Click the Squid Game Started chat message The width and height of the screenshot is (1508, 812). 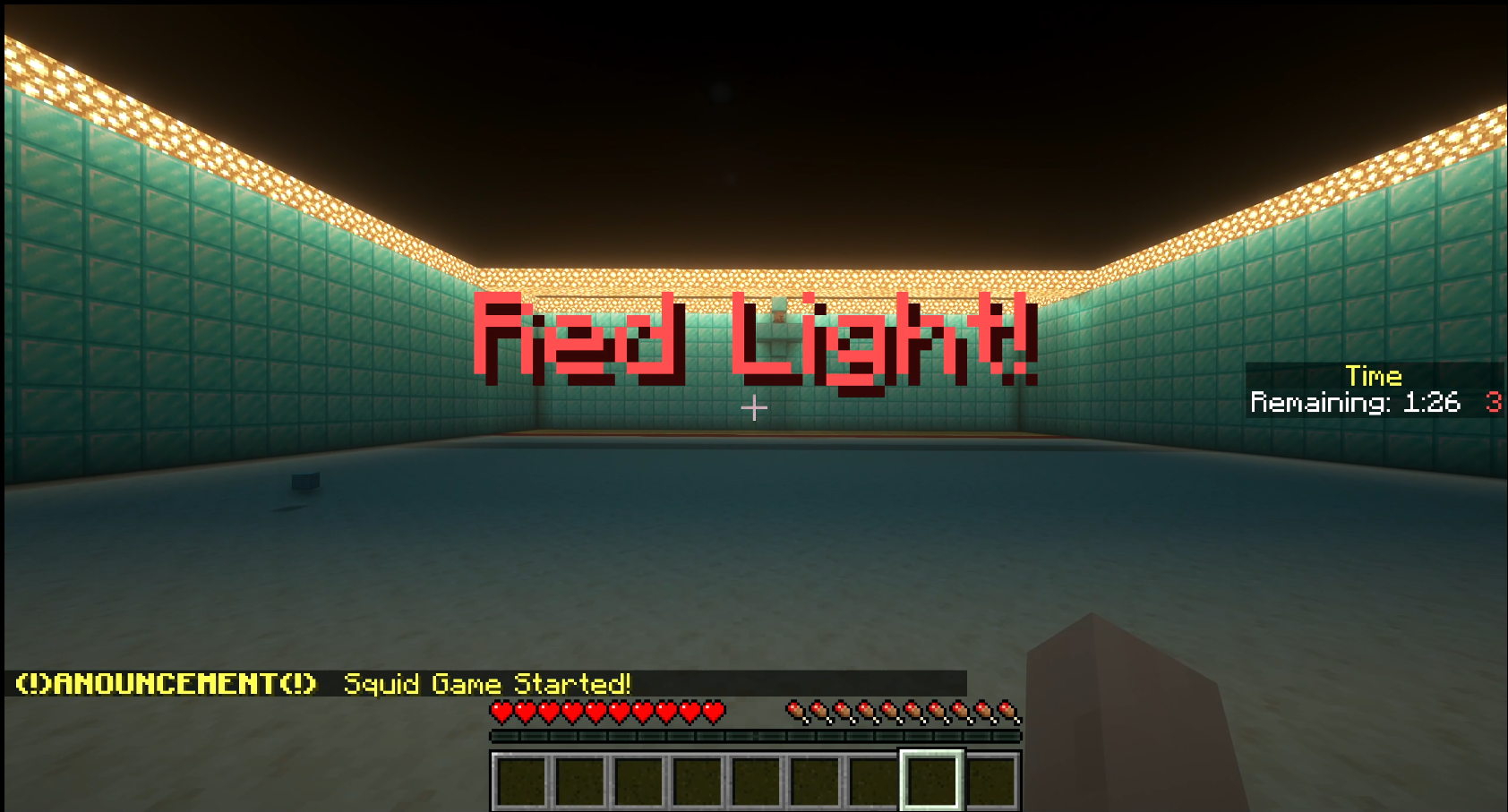coord(488,685)
